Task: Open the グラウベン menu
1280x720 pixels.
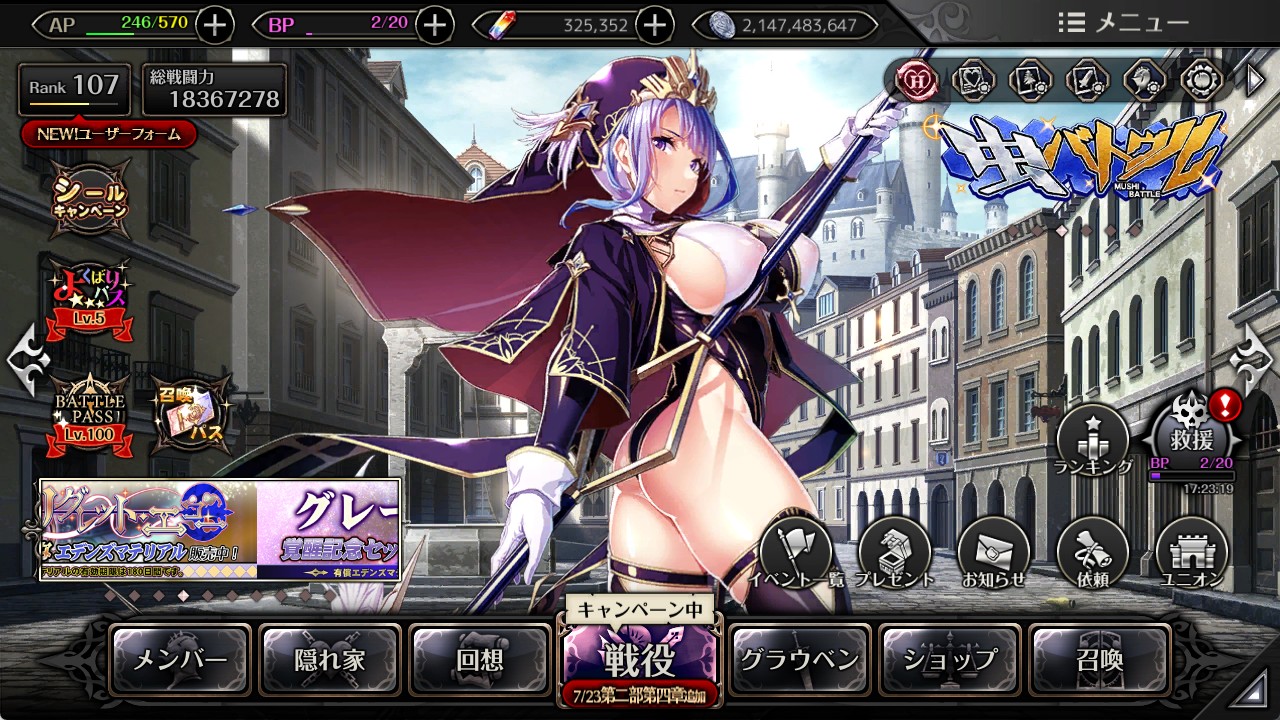Action: [799, 660]
